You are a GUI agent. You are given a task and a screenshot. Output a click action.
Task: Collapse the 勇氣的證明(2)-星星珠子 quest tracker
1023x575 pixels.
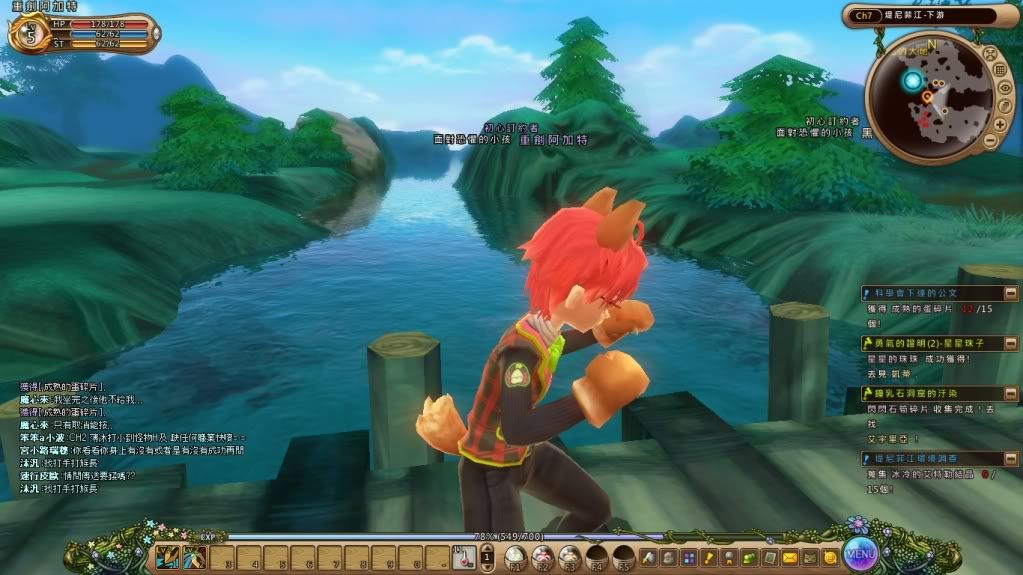point(1010,343)
